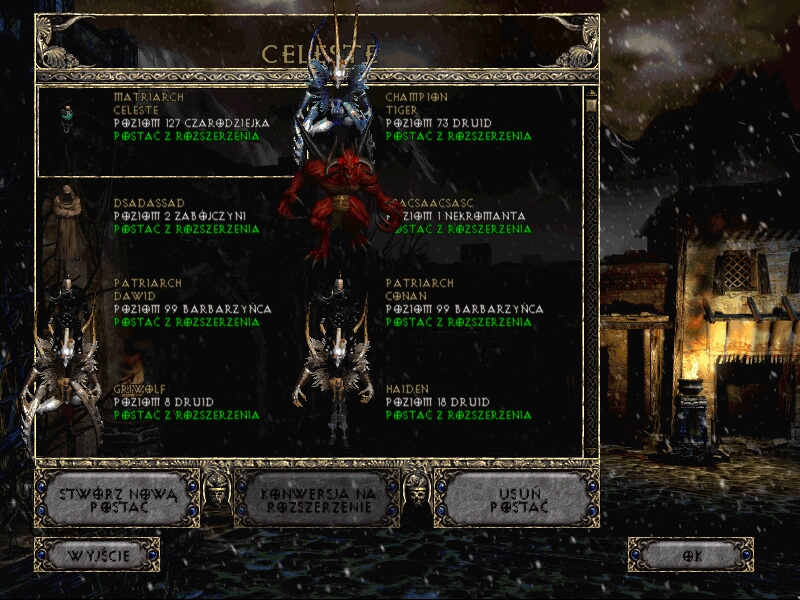The width and height of the screenshot is (800, 600).
Task: Create a new character with Stwórz Nową Postać
Action: tap(117, 499)
